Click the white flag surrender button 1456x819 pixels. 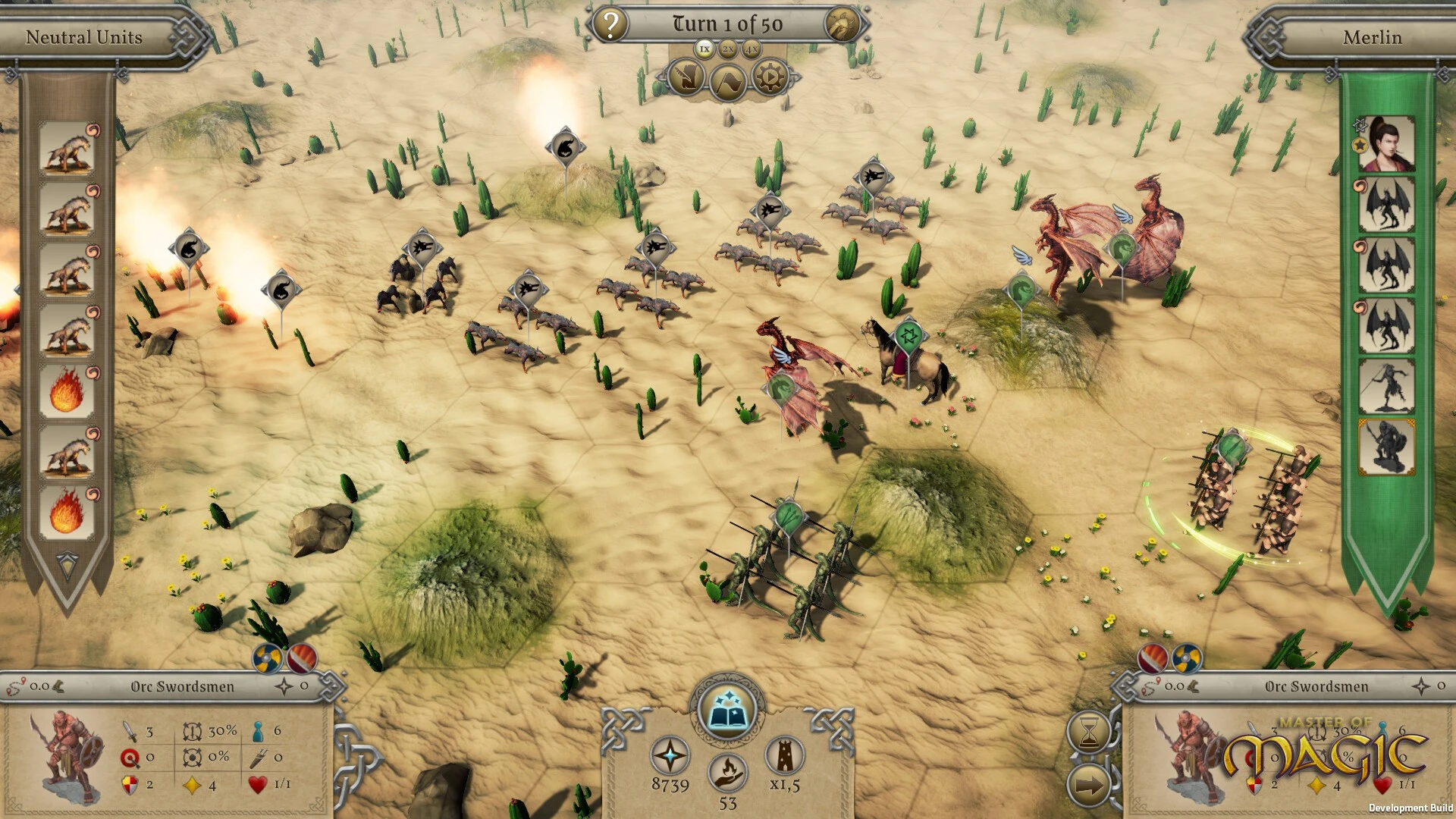click(728, 80)
